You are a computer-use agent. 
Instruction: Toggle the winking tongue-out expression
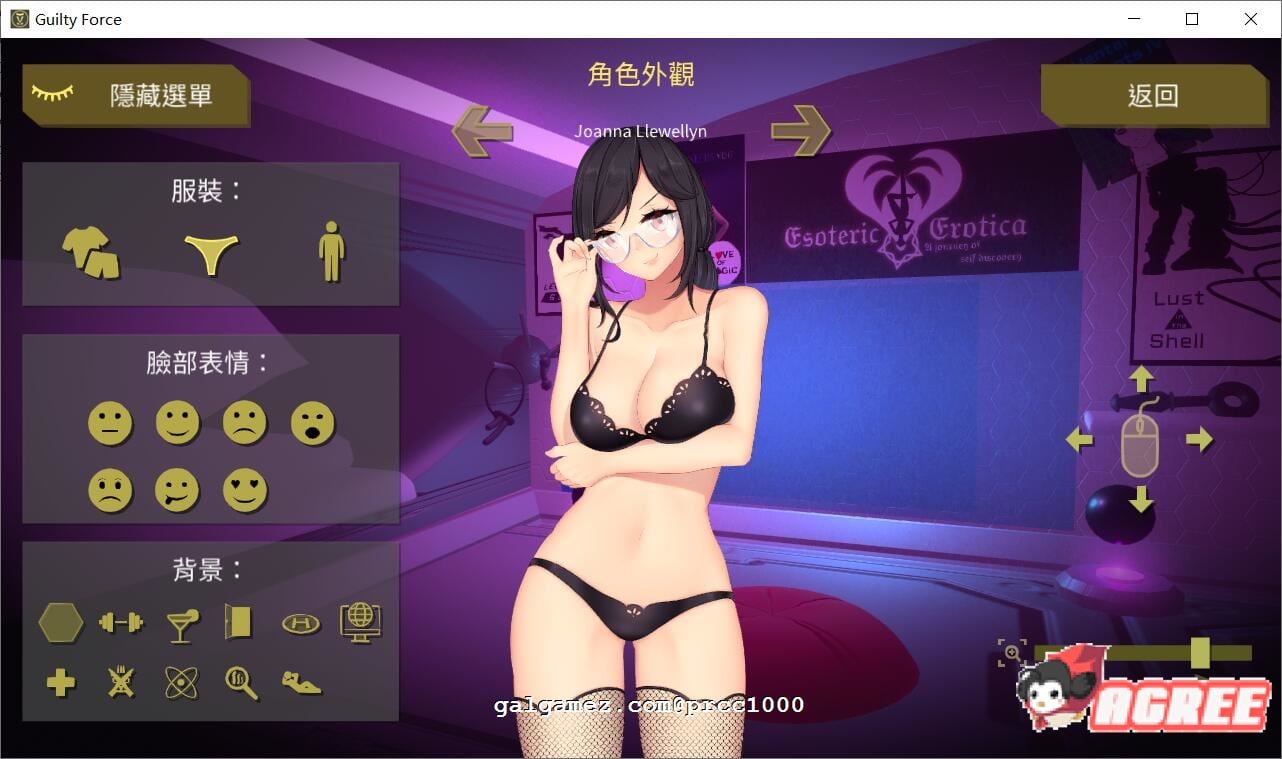tap(178, 489)
